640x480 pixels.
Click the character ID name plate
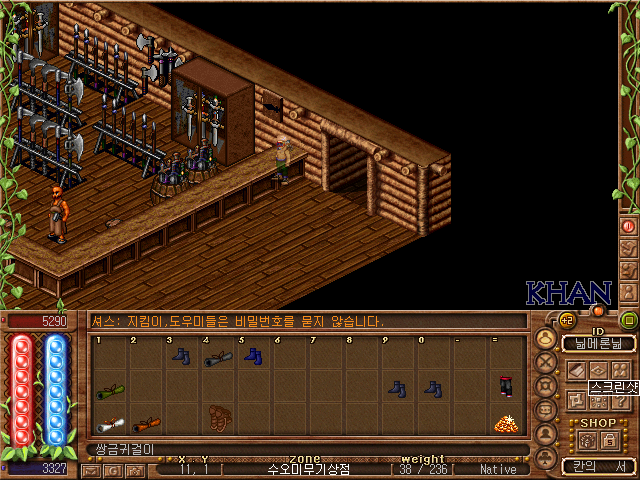(598, 343)
